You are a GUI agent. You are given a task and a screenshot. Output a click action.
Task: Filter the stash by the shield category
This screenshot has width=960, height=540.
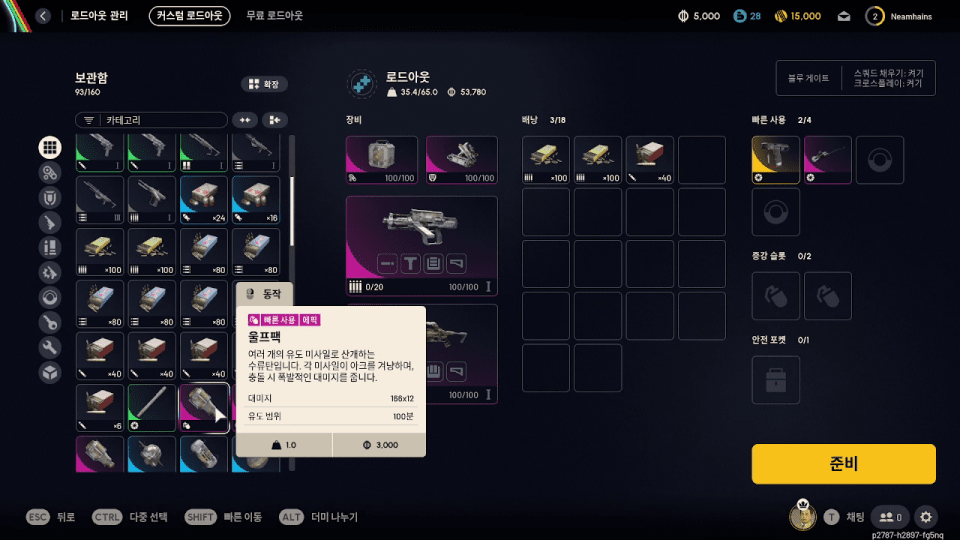pyautogui.click(x=49, y=197)
